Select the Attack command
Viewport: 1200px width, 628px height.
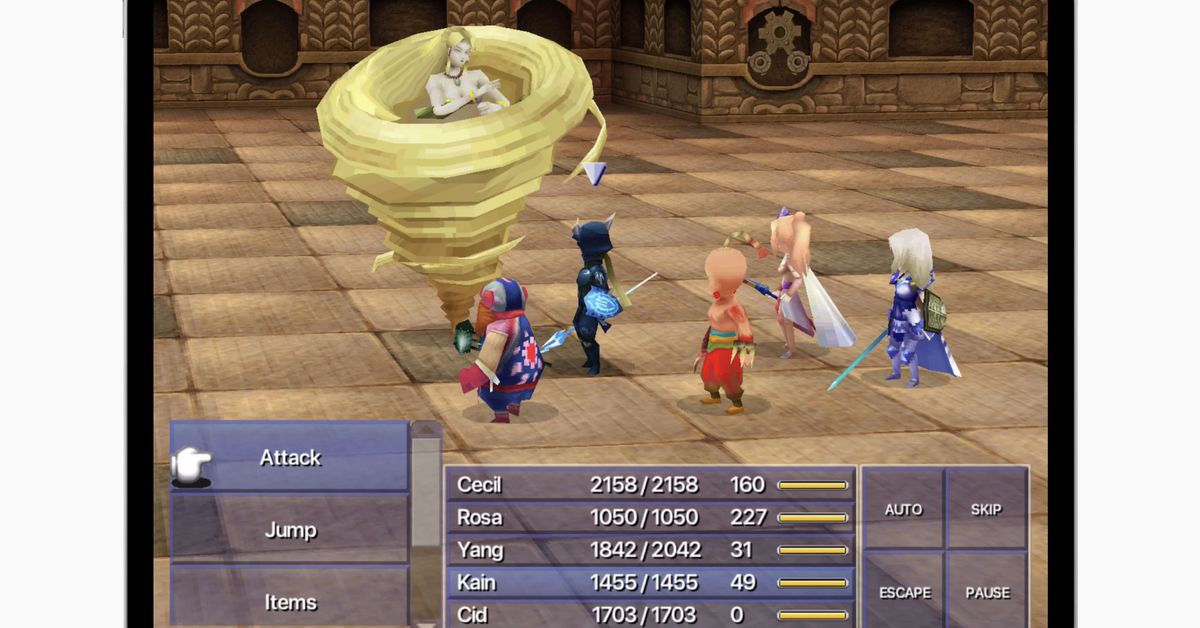[x=290, y=458]
